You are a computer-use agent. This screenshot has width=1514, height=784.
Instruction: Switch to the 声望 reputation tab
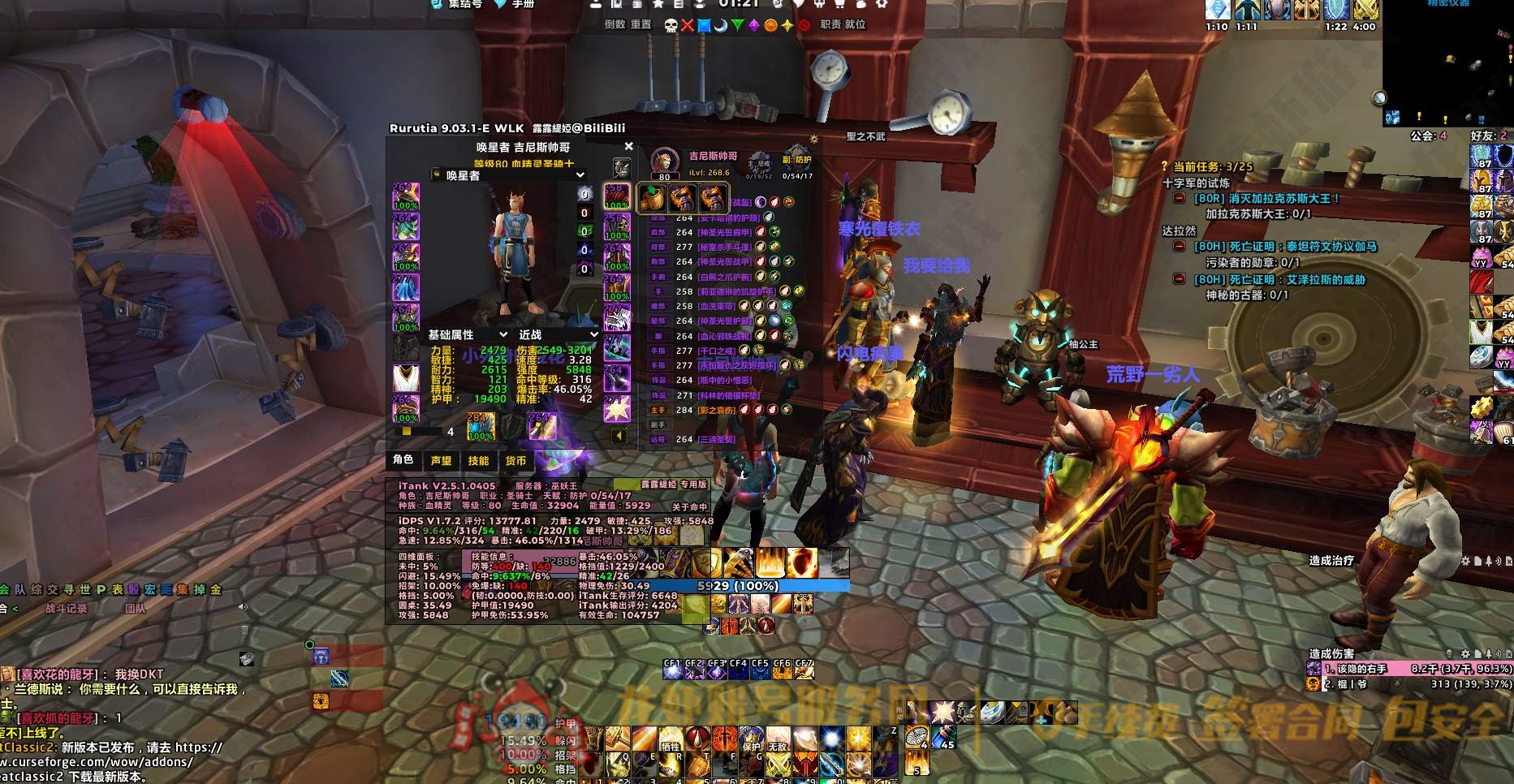point(441,461)
